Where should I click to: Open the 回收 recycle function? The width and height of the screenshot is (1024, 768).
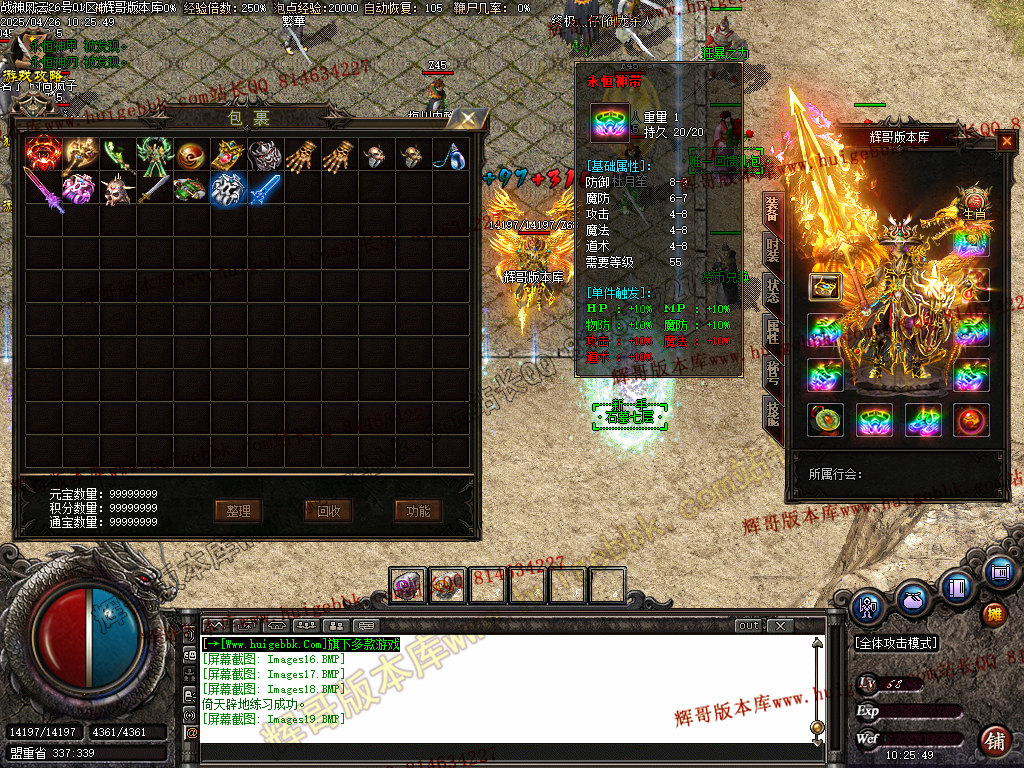pos(328,511)
